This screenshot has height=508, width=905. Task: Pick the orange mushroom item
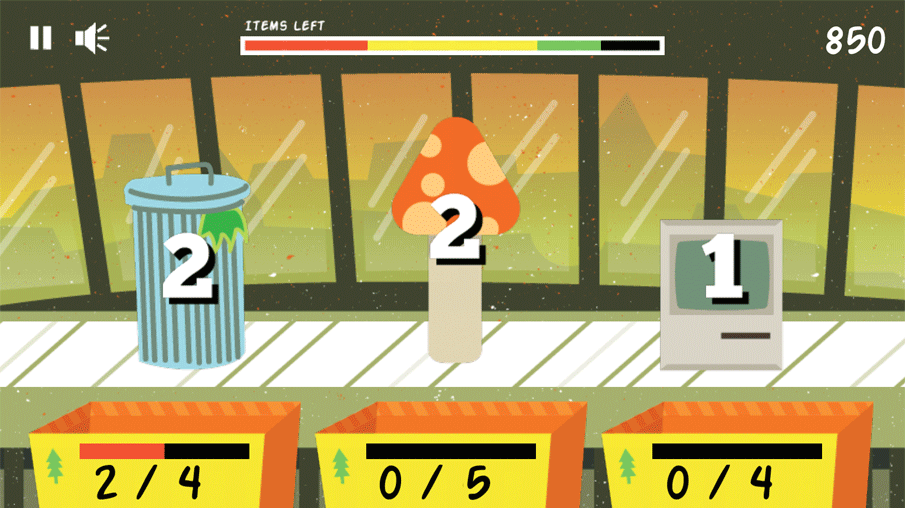tap(455, 240)
